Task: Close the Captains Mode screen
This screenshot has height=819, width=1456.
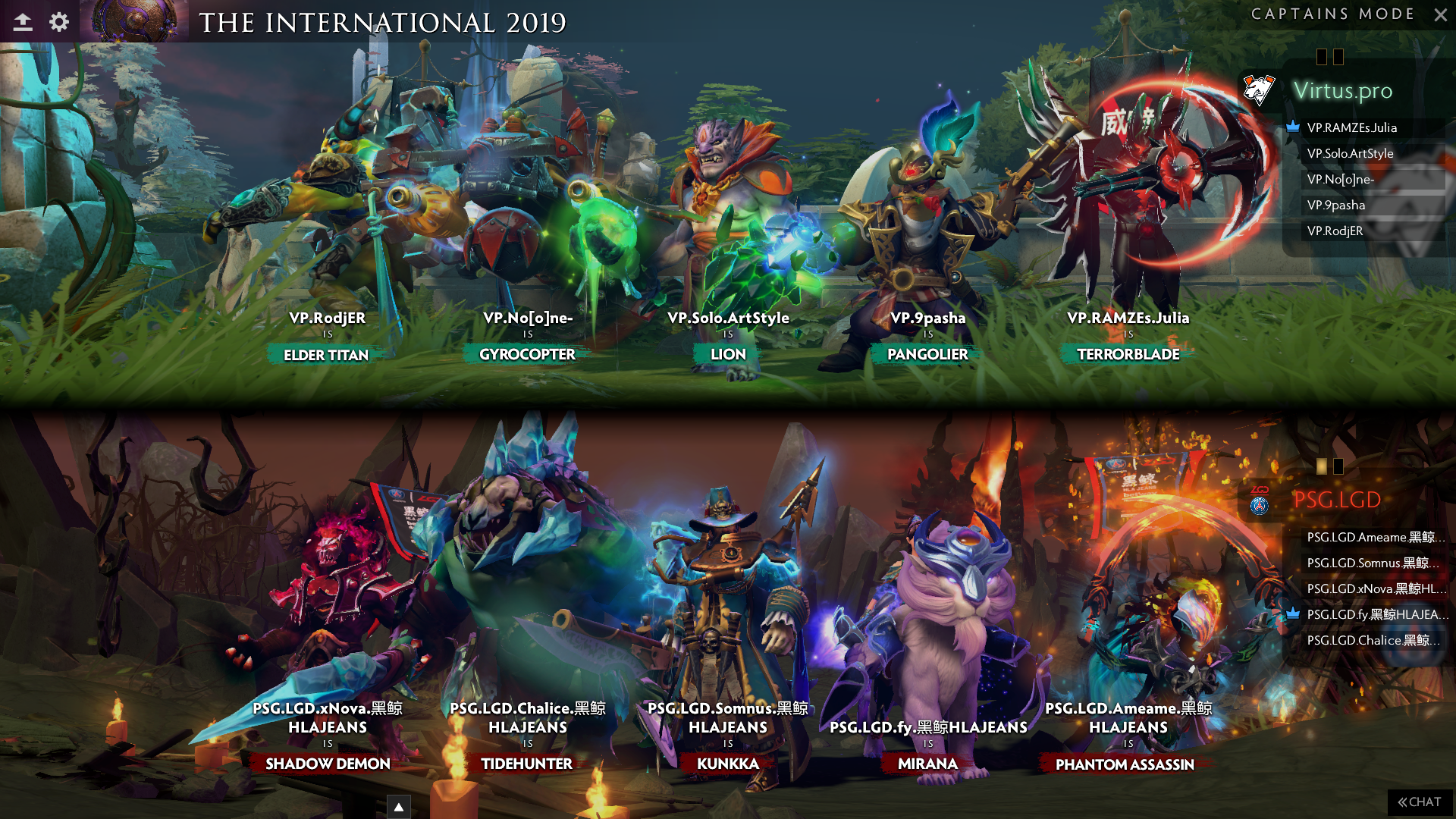Action: click(1441, 14)
